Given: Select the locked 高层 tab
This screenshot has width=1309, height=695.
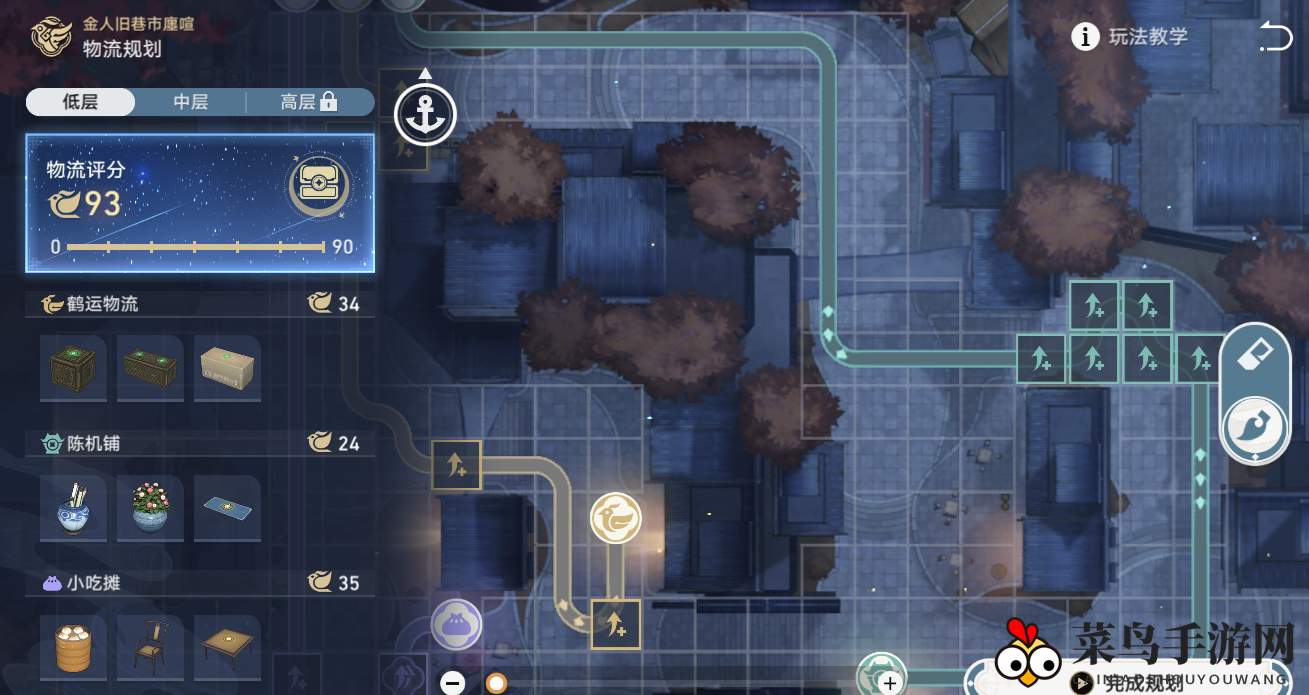Looking at the screenshot, I should coord(308,102).
